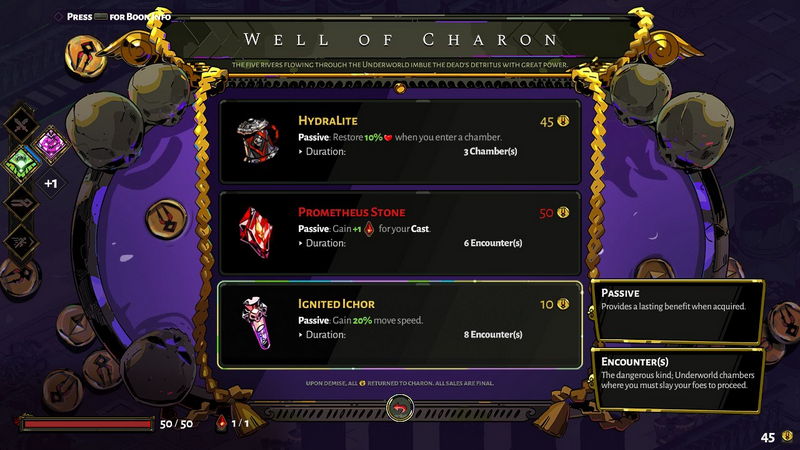Click the crossed swords attack slot
The width and height of the screenshot is (800, 450).
pos(22,124)
